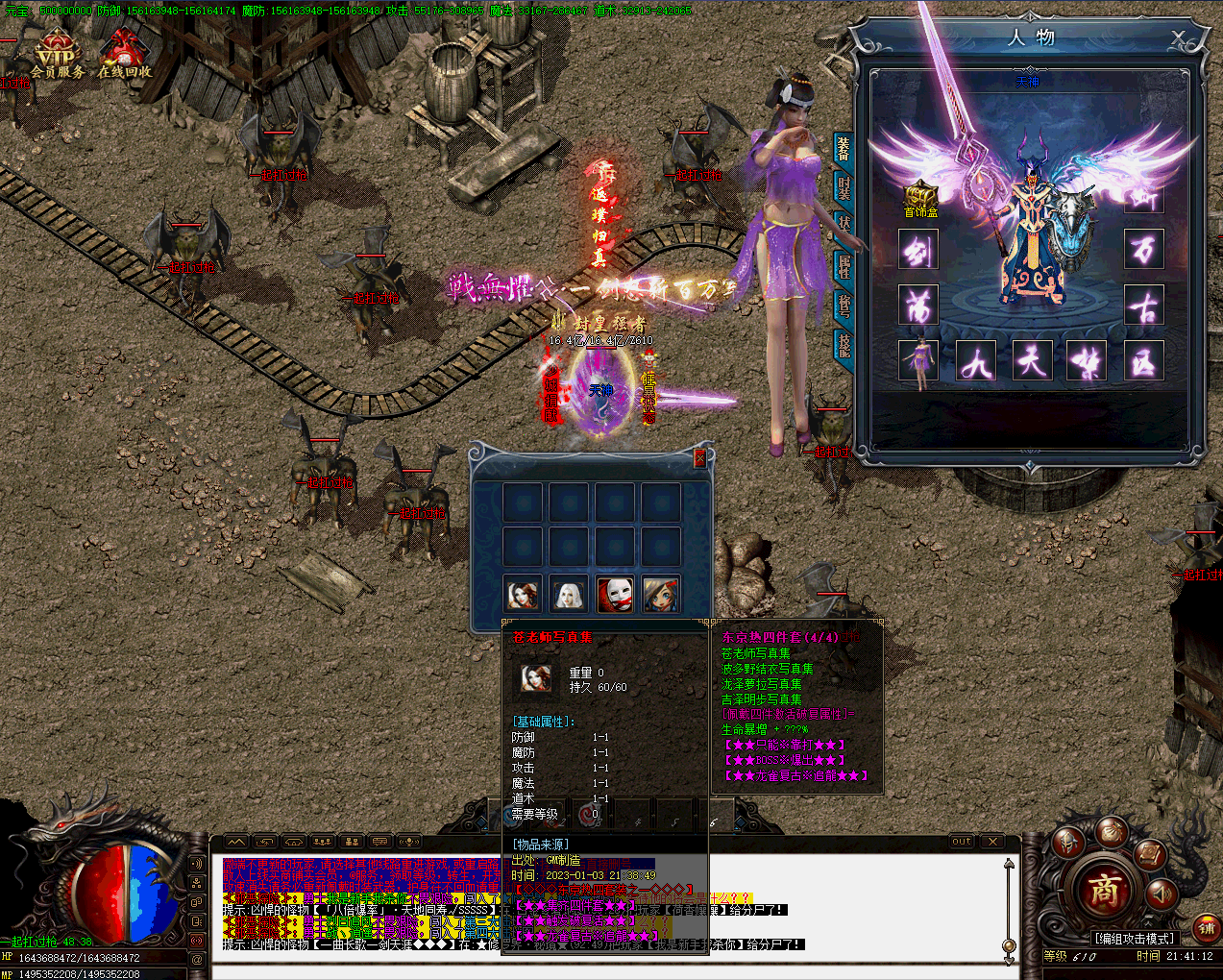This screenshot has height=980, width=1223.
Task: Select the white-haired portrait item
Action: [569, 595]
